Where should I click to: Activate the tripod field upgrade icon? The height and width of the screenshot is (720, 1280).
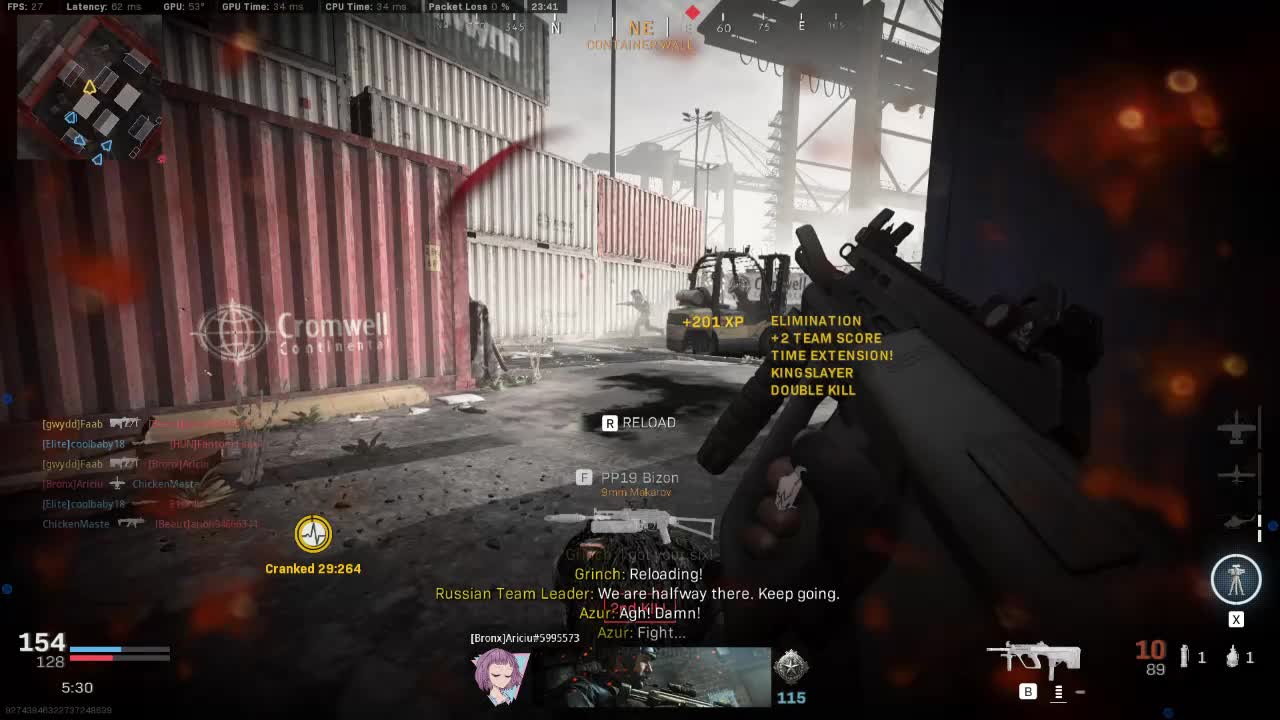point(1236,579)
